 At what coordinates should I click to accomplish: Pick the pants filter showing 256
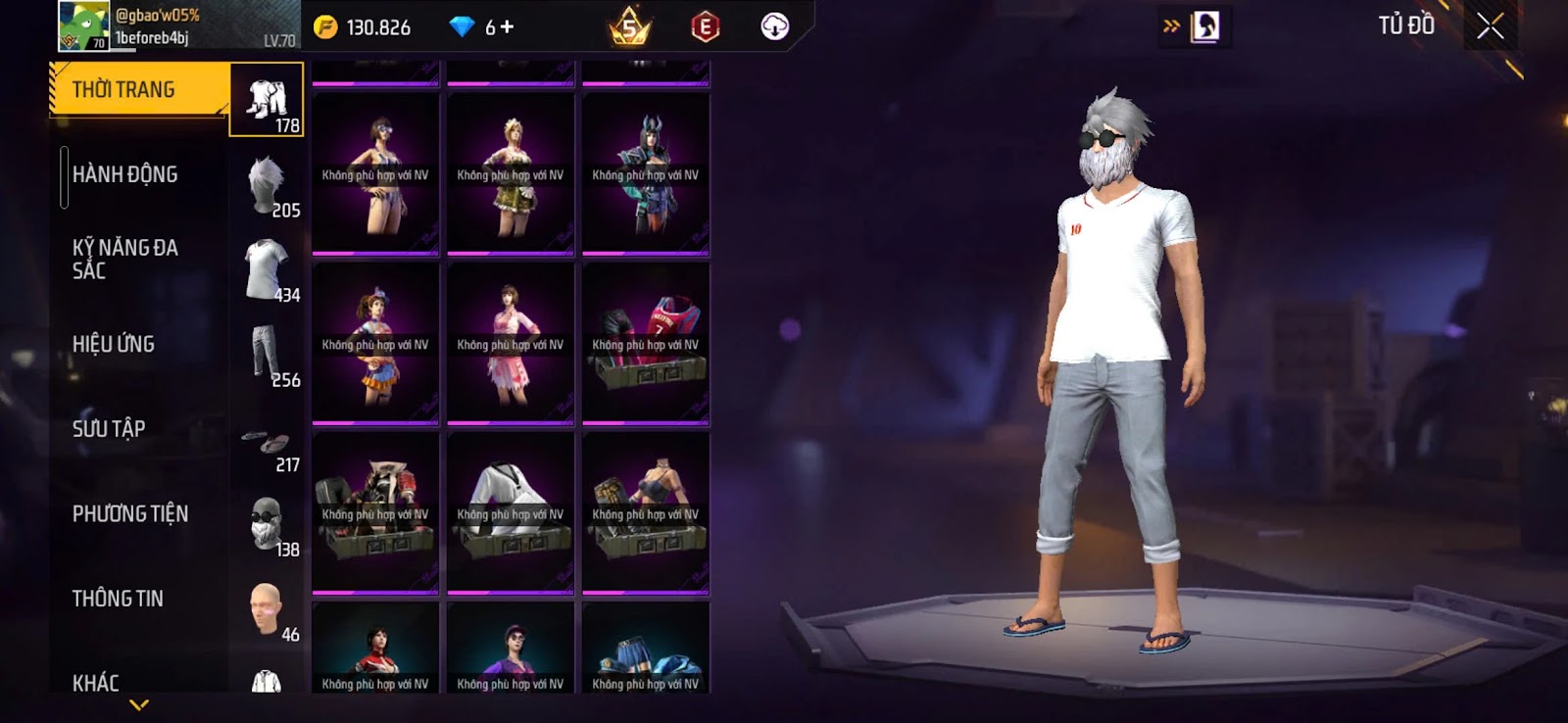click(267, 354)
